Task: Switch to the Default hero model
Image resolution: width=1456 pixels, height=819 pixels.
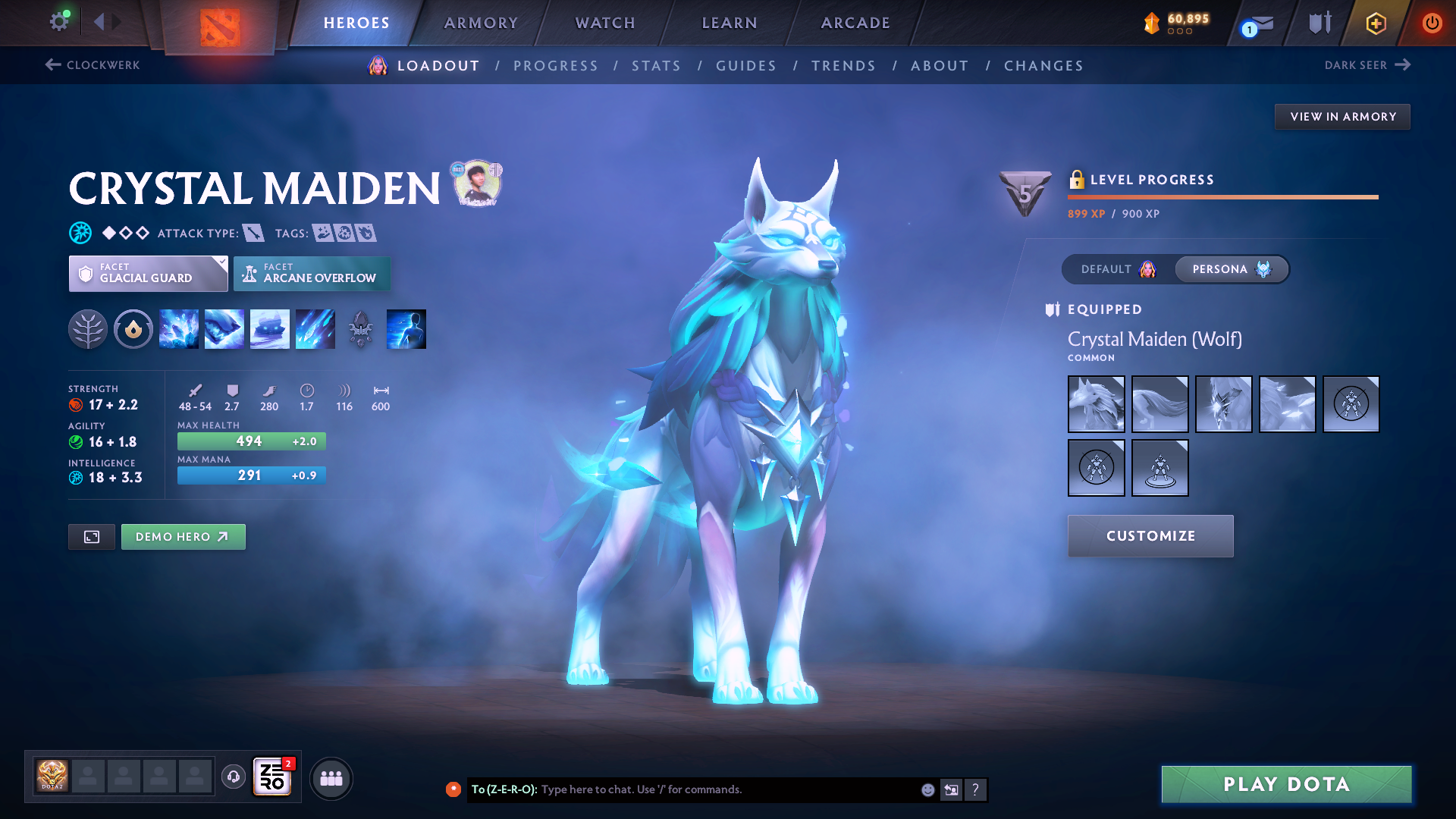Action: [x=1118, y=269]
